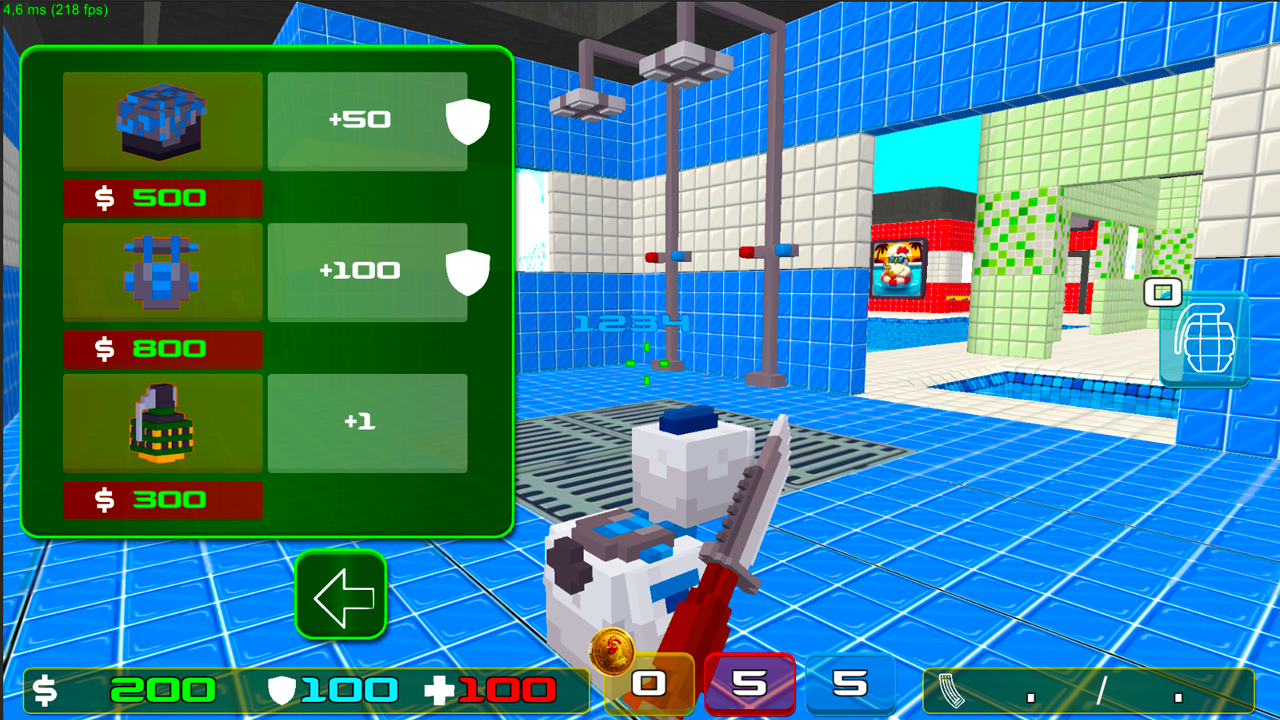Click the white shield icon beside +50
Image resolution: width=1280 pixels, height=720 pixels.
pos(468,120)
